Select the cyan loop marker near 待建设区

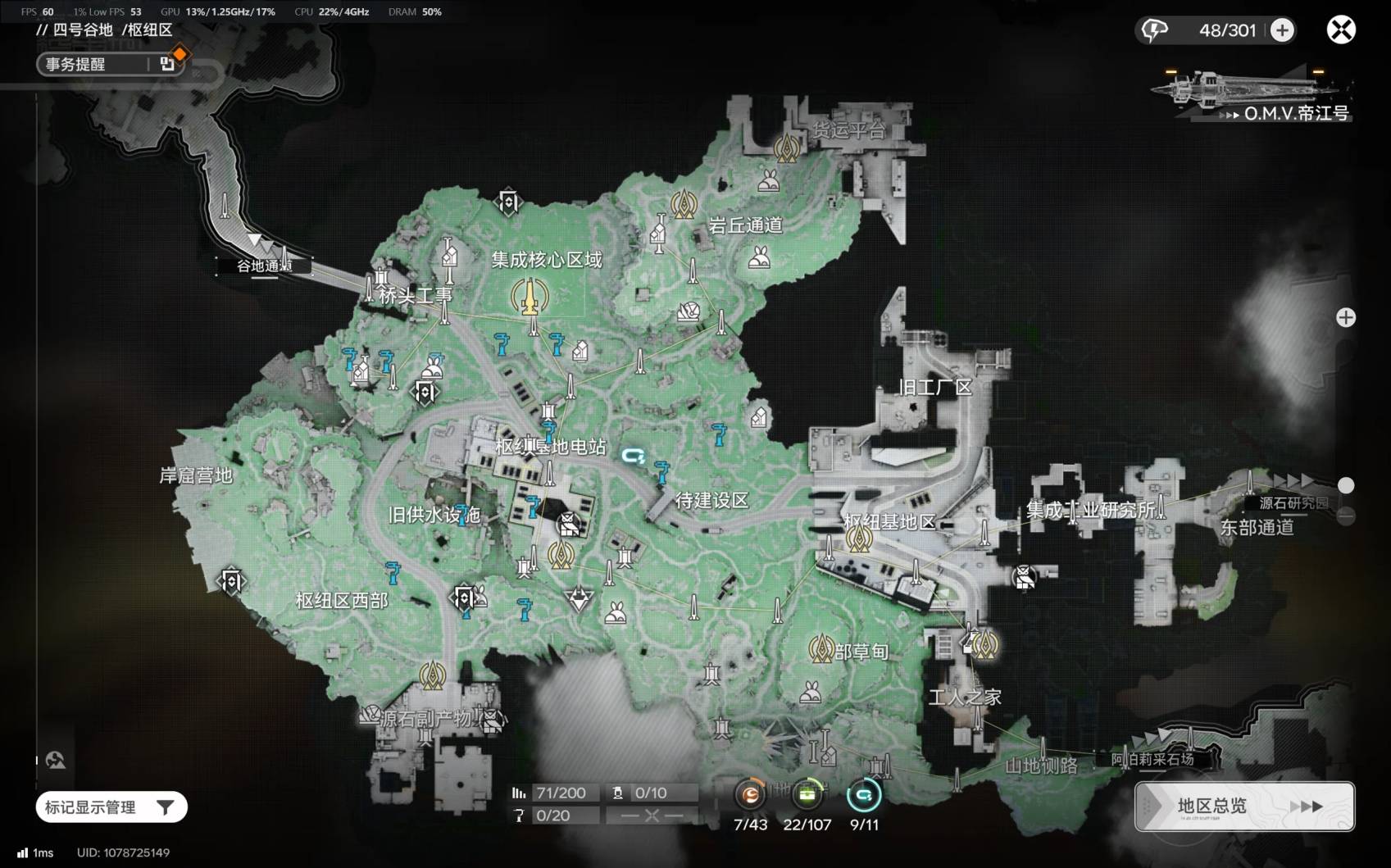point(633,456)
